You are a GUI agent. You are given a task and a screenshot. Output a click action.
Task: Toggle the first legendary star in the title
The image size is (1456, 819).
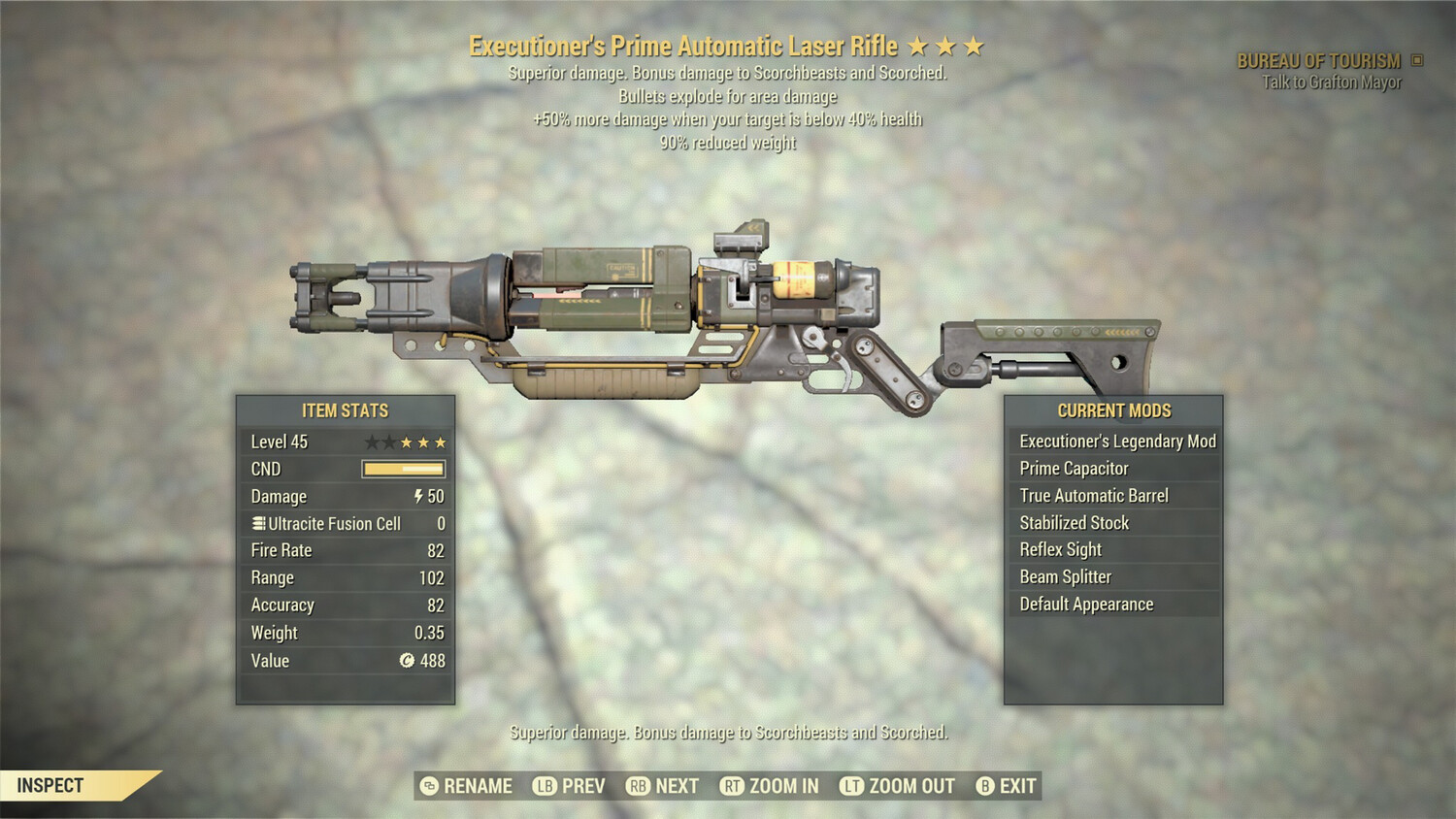917,46
